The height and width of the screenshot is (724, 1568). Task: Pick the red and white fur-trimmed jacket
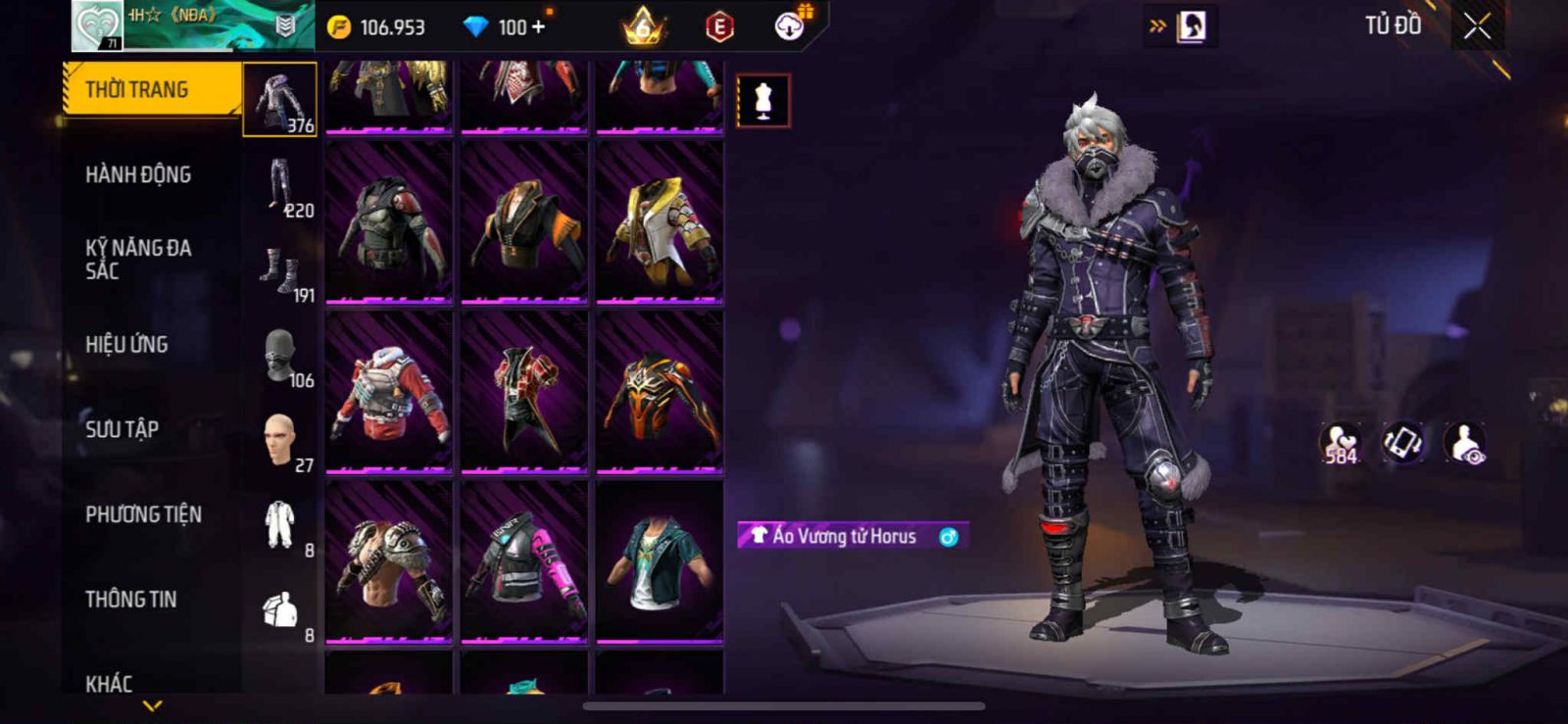pos(389,392)
